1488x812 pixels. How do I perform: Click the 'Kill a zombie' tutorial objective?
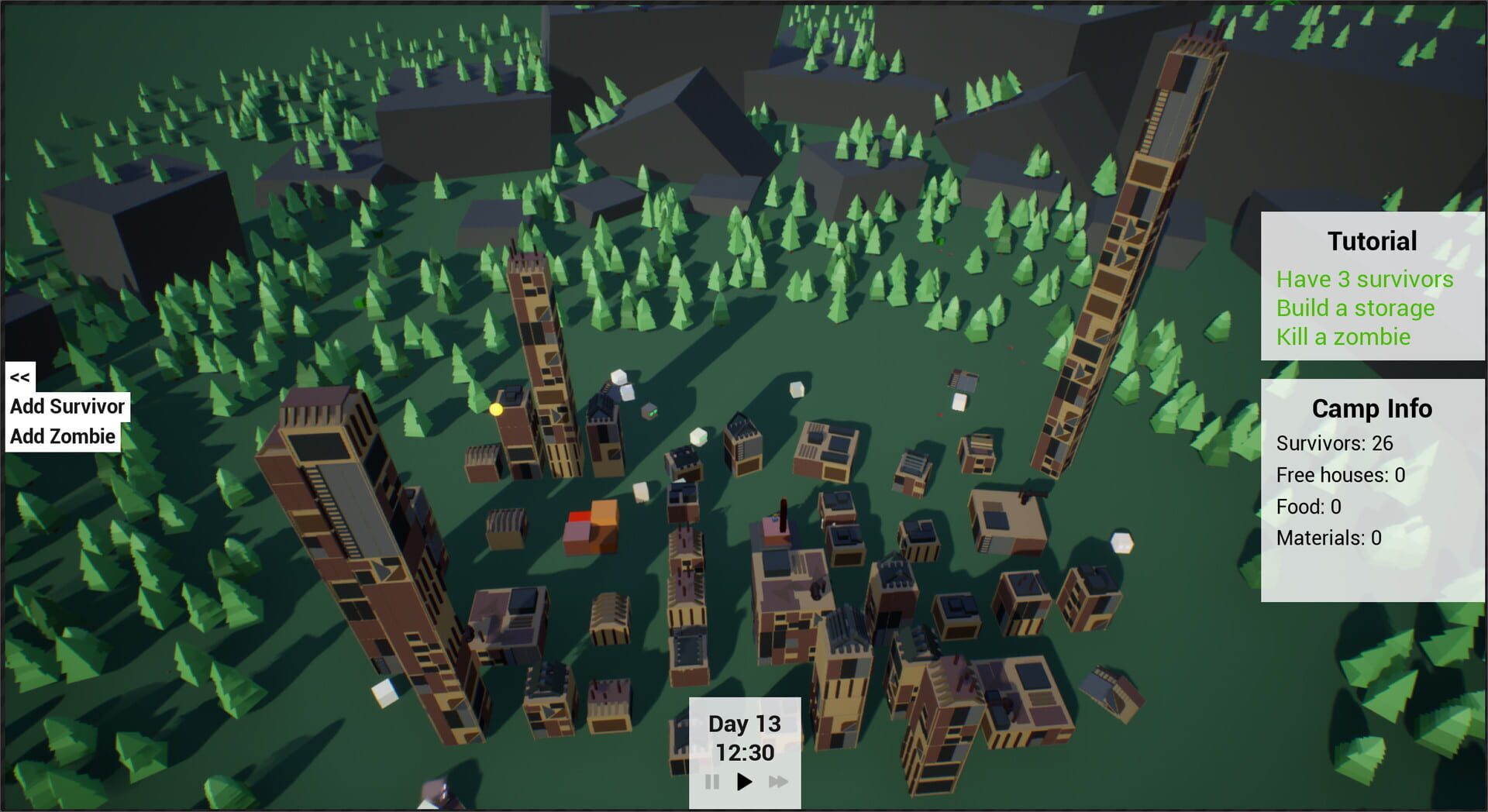(1344, 337)
